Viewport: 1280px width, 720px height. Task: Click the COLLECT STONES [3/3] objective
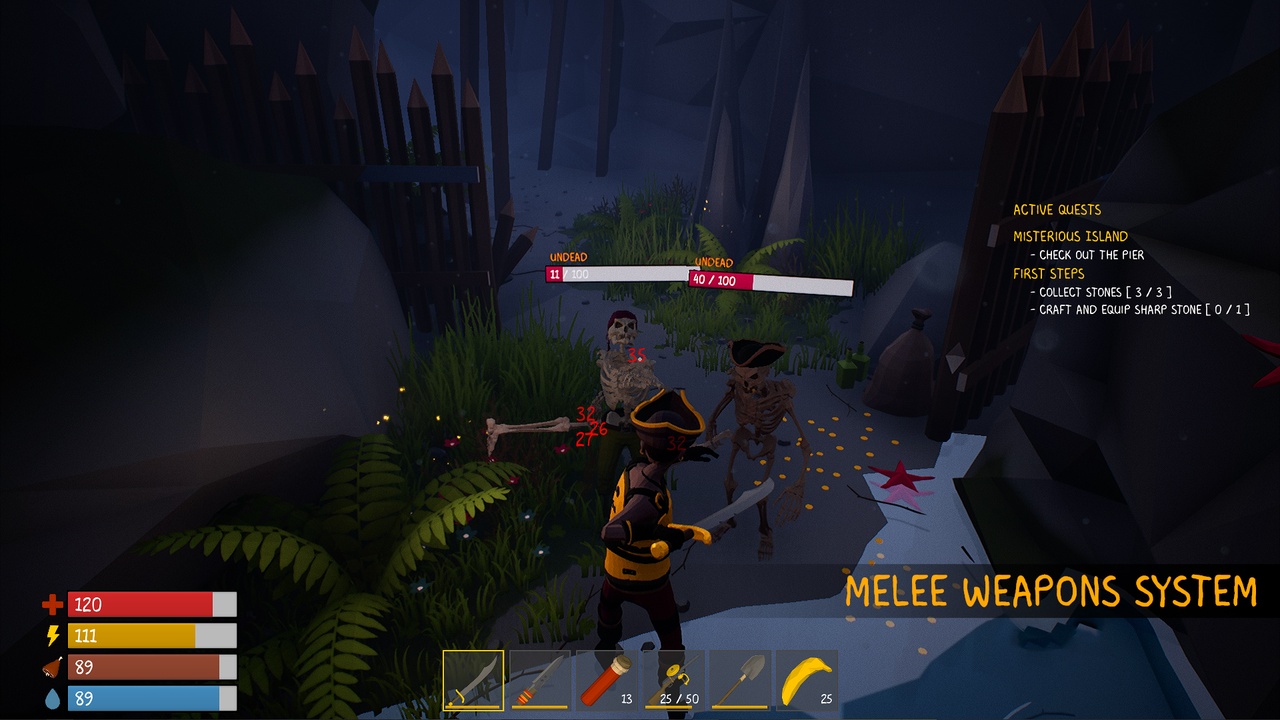click(x=1100, y=291)
